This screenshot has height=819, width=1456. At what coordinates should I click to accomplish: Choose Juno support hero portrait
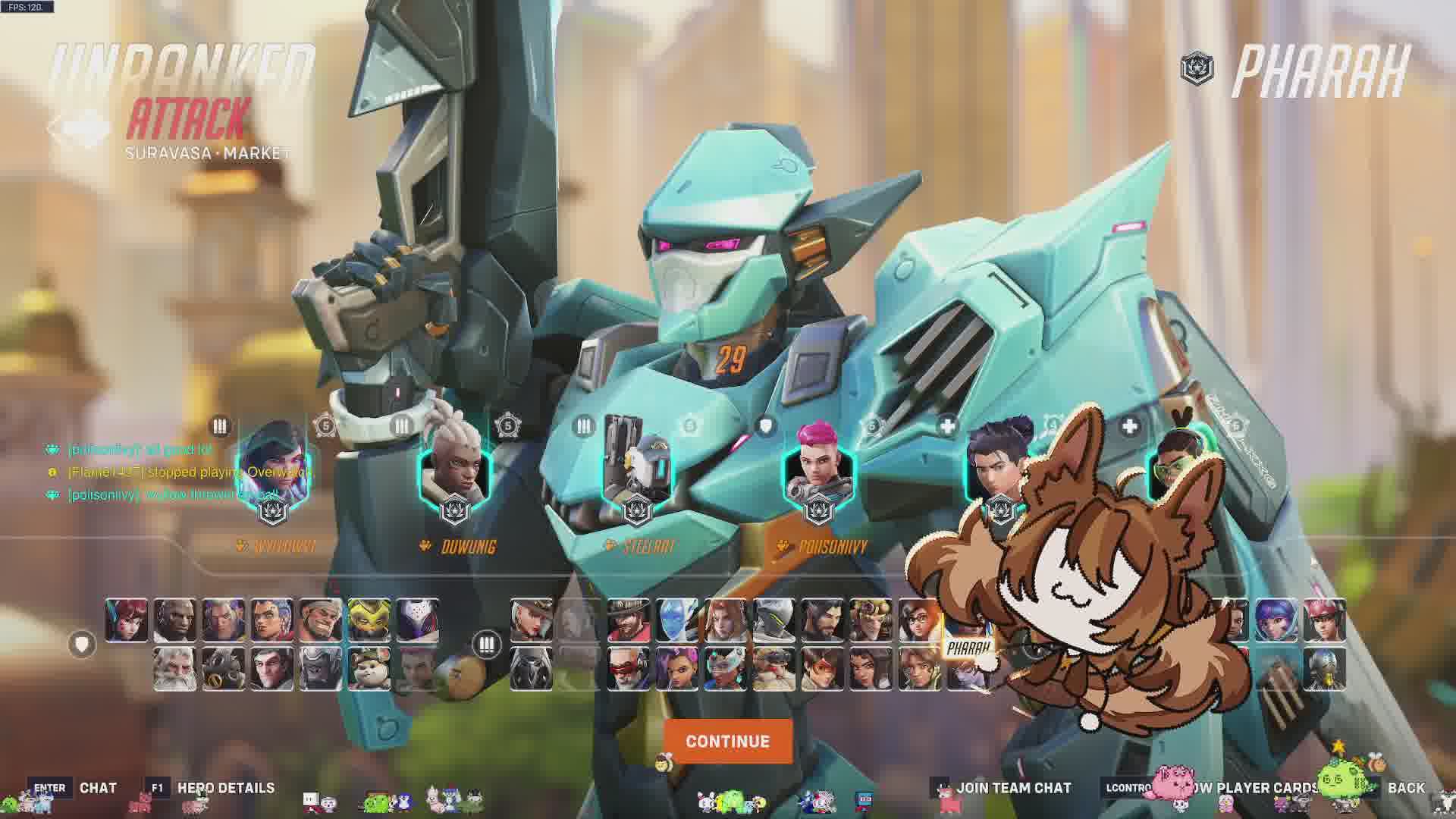click(x=1276, y=620)
